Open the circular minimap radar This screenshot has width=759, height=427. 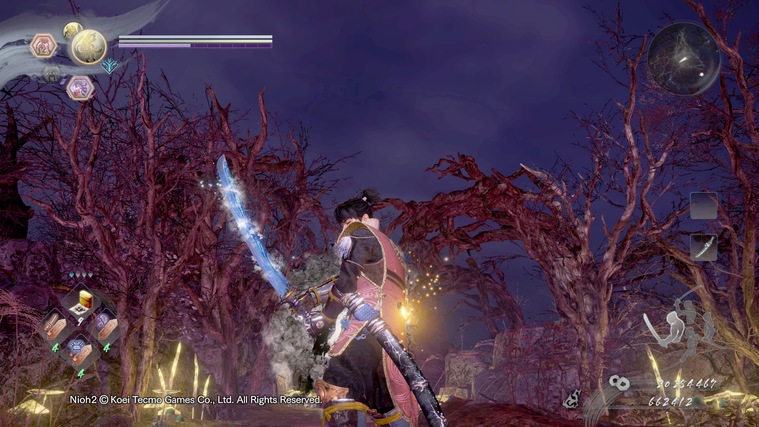(x=683, y=58)
